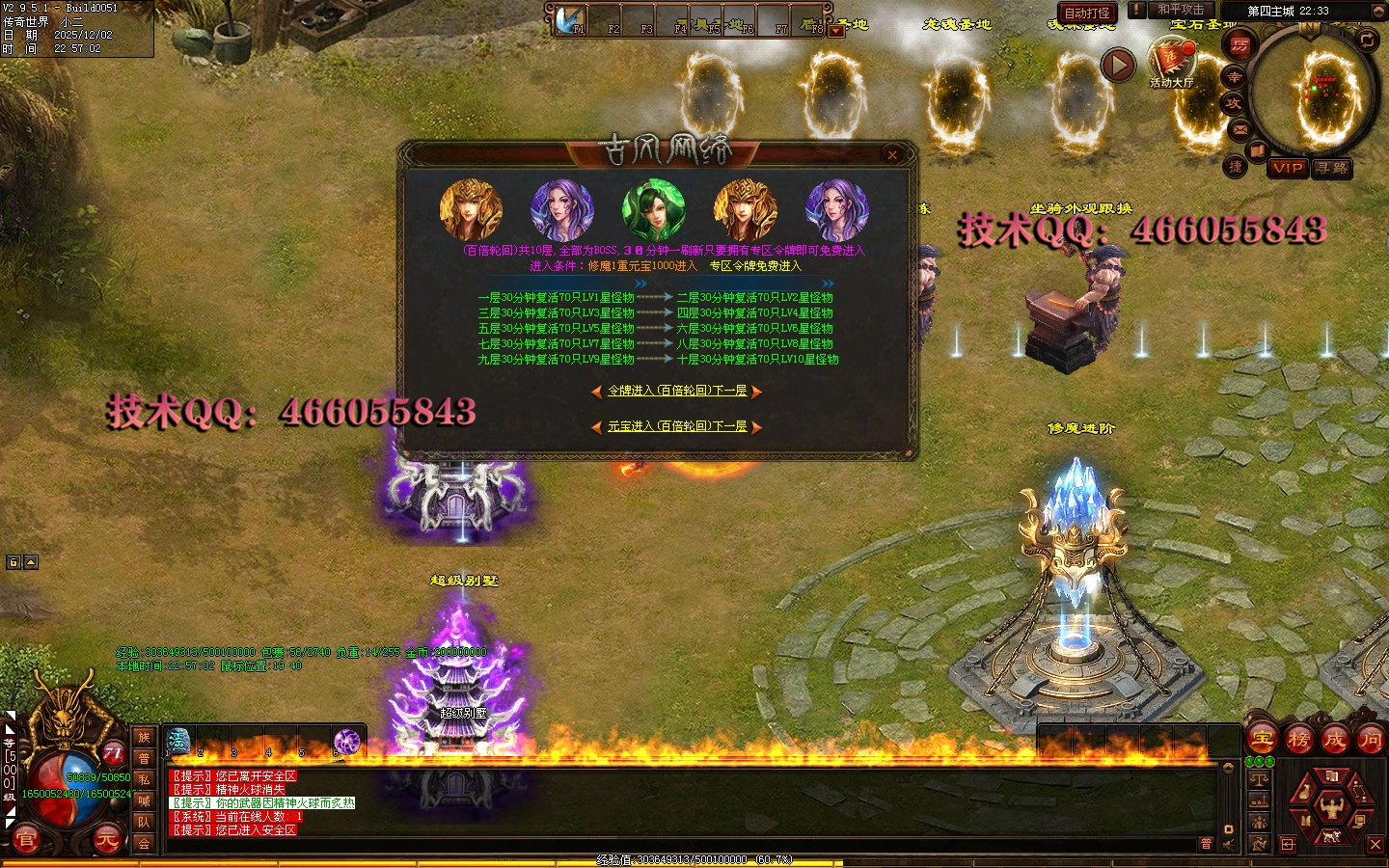Close the 百倍轮回 dialog window

tap(892, 154)
